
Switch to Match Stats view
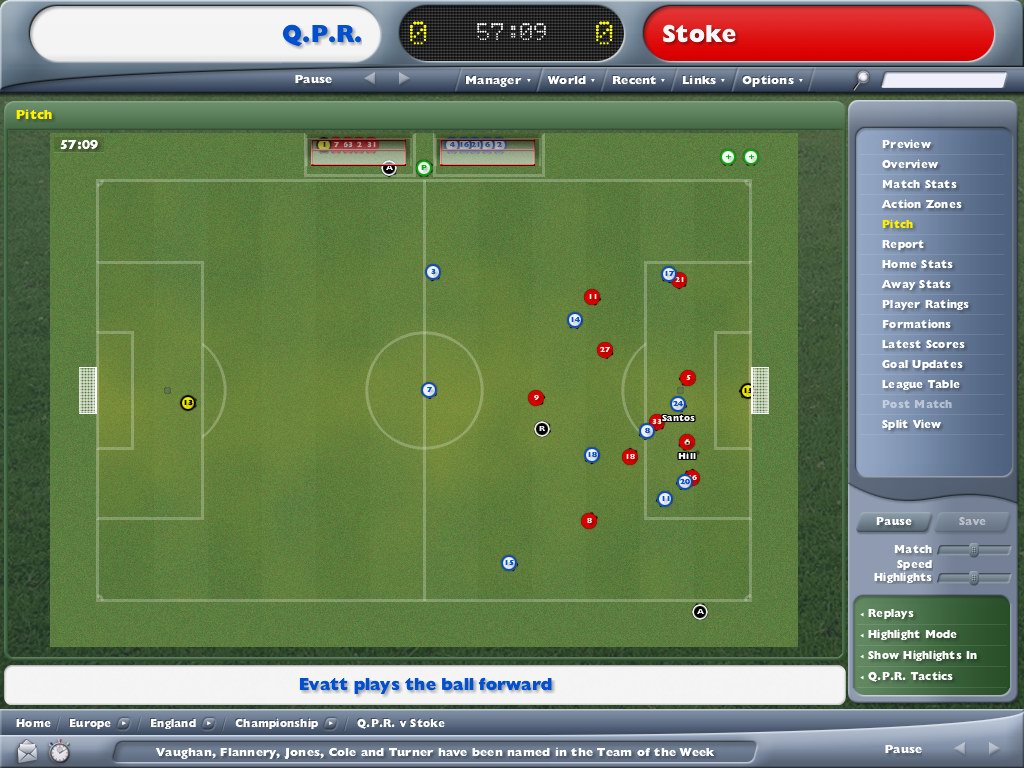[919, 184]
